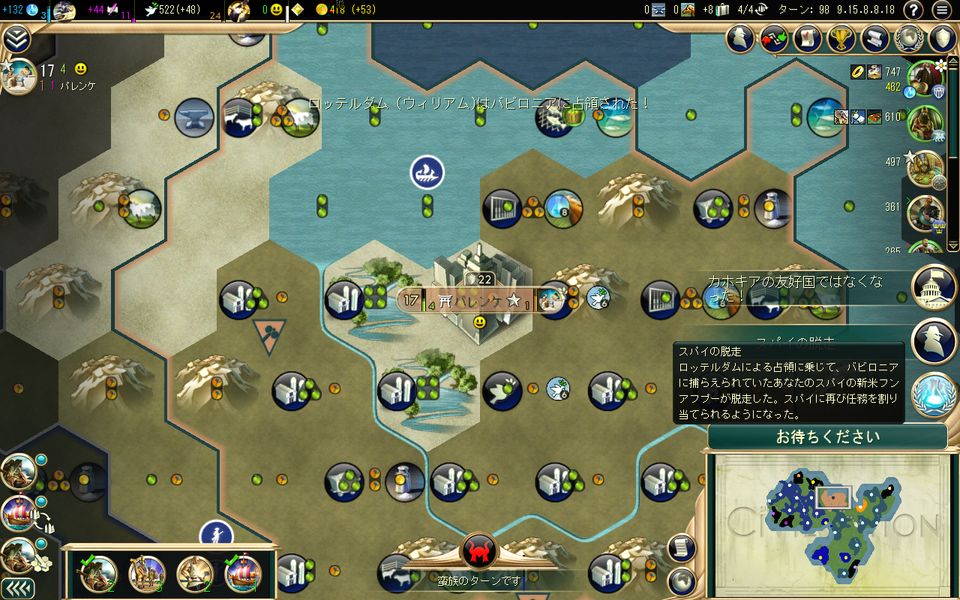This screenshot has height=600, width=960.
Task: Open the diplomacy overview arrows icon
Action: (x=774, y=38)
